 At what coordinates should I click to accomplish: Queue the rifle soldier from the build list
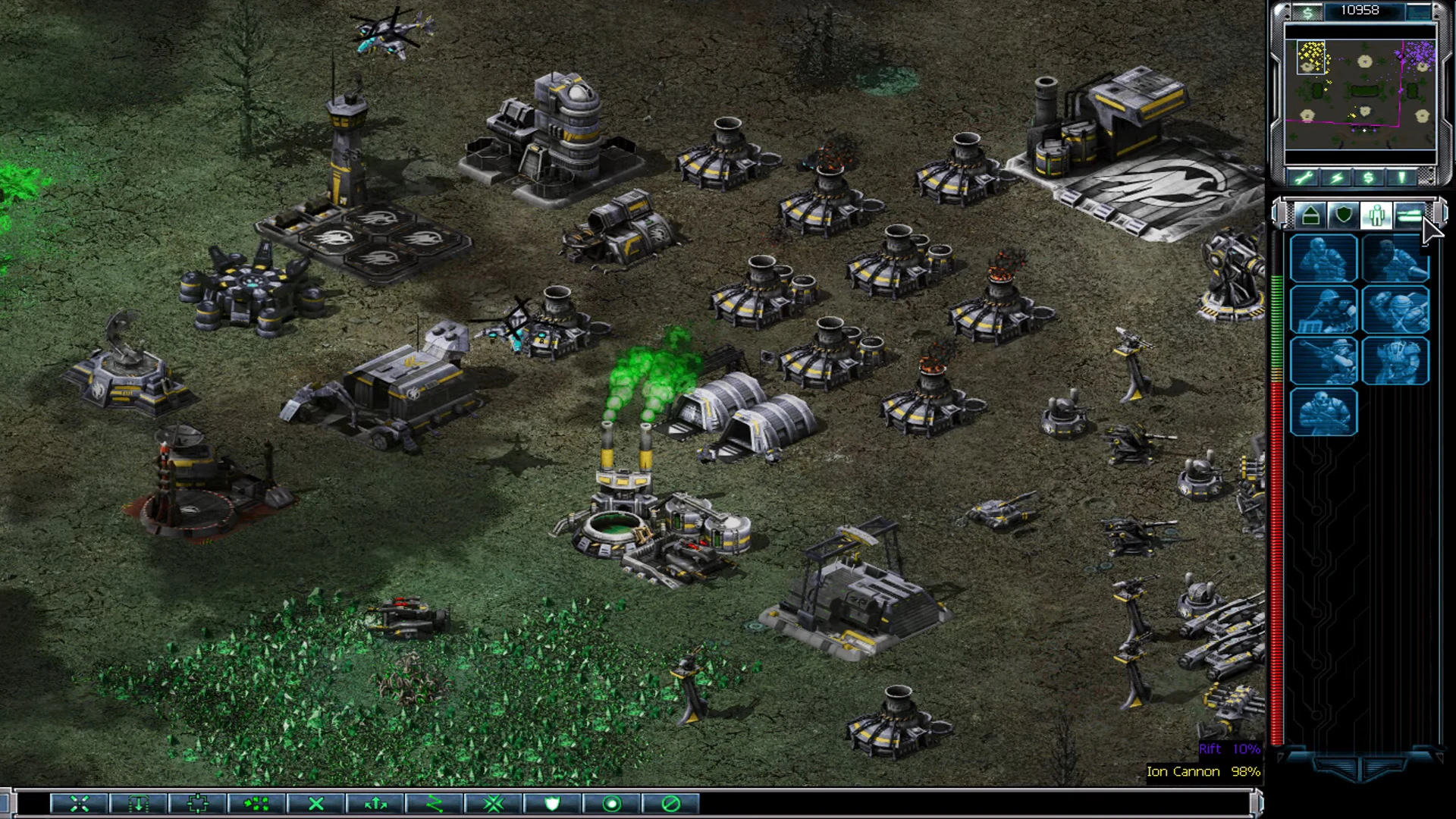1323,259
